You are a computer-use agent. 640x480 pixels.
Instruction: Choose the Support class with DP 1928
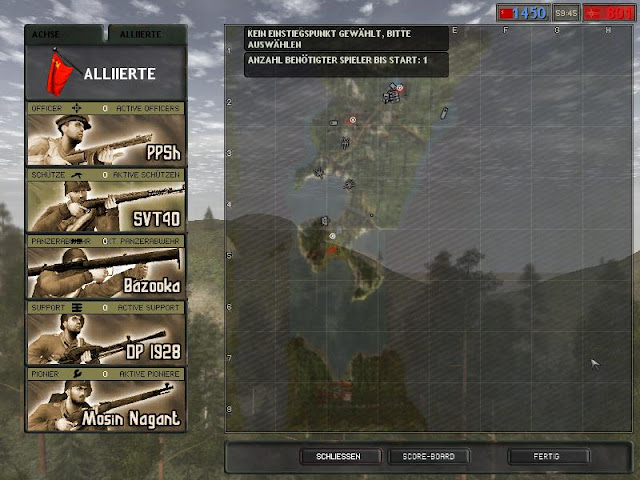105,338
